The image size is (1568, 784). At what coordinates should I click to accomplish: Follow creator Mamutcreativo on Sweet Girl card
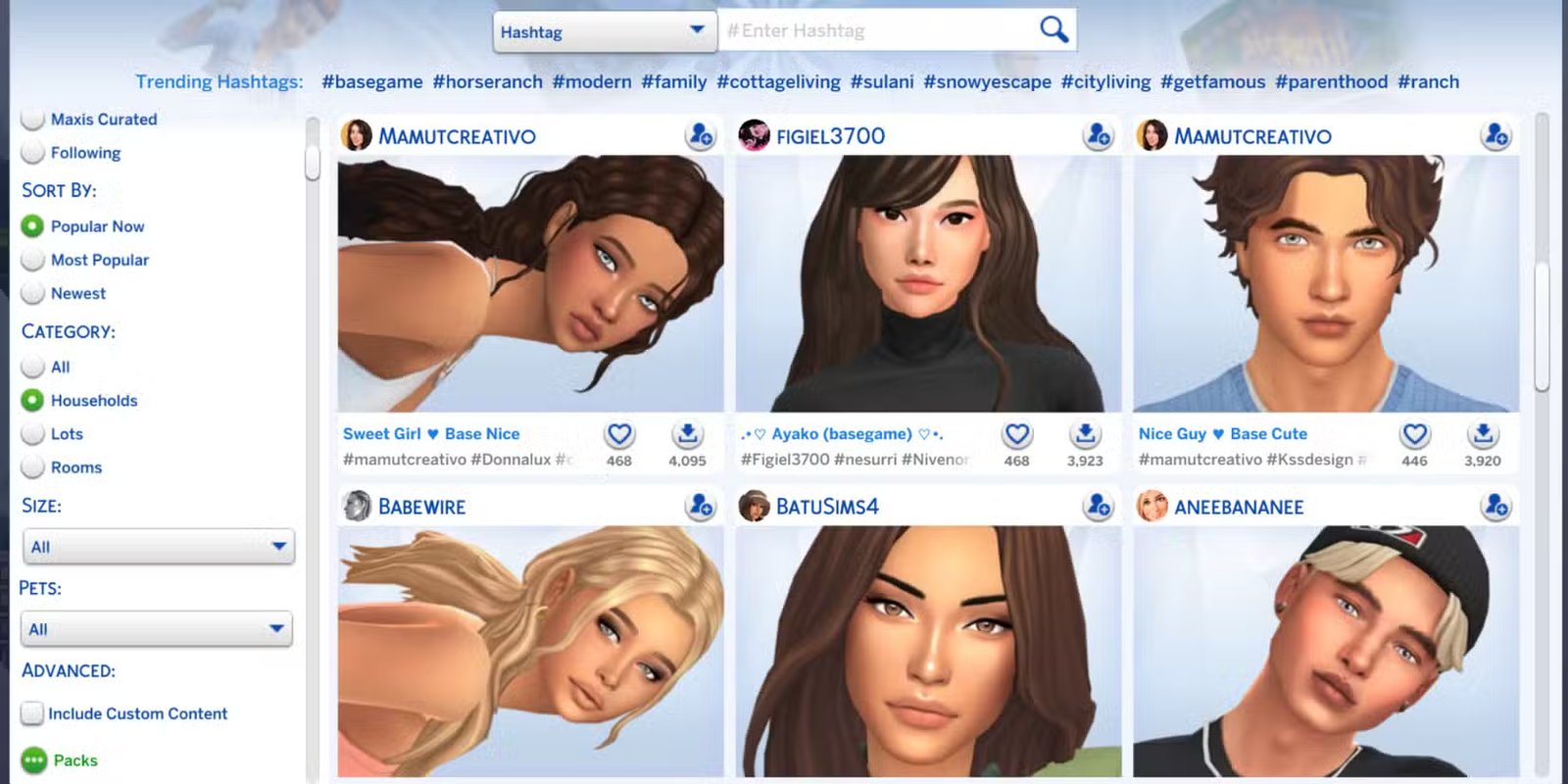[702, 137]
